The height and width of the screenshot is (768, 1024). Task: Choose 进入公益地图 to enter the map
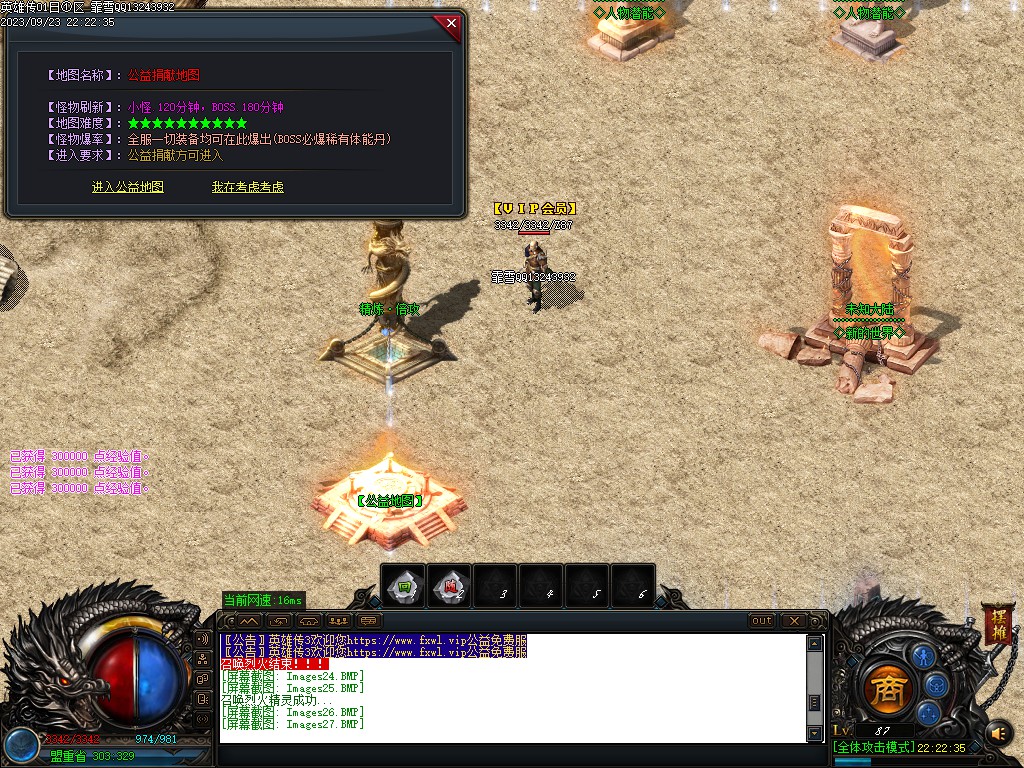pos(128,187)
